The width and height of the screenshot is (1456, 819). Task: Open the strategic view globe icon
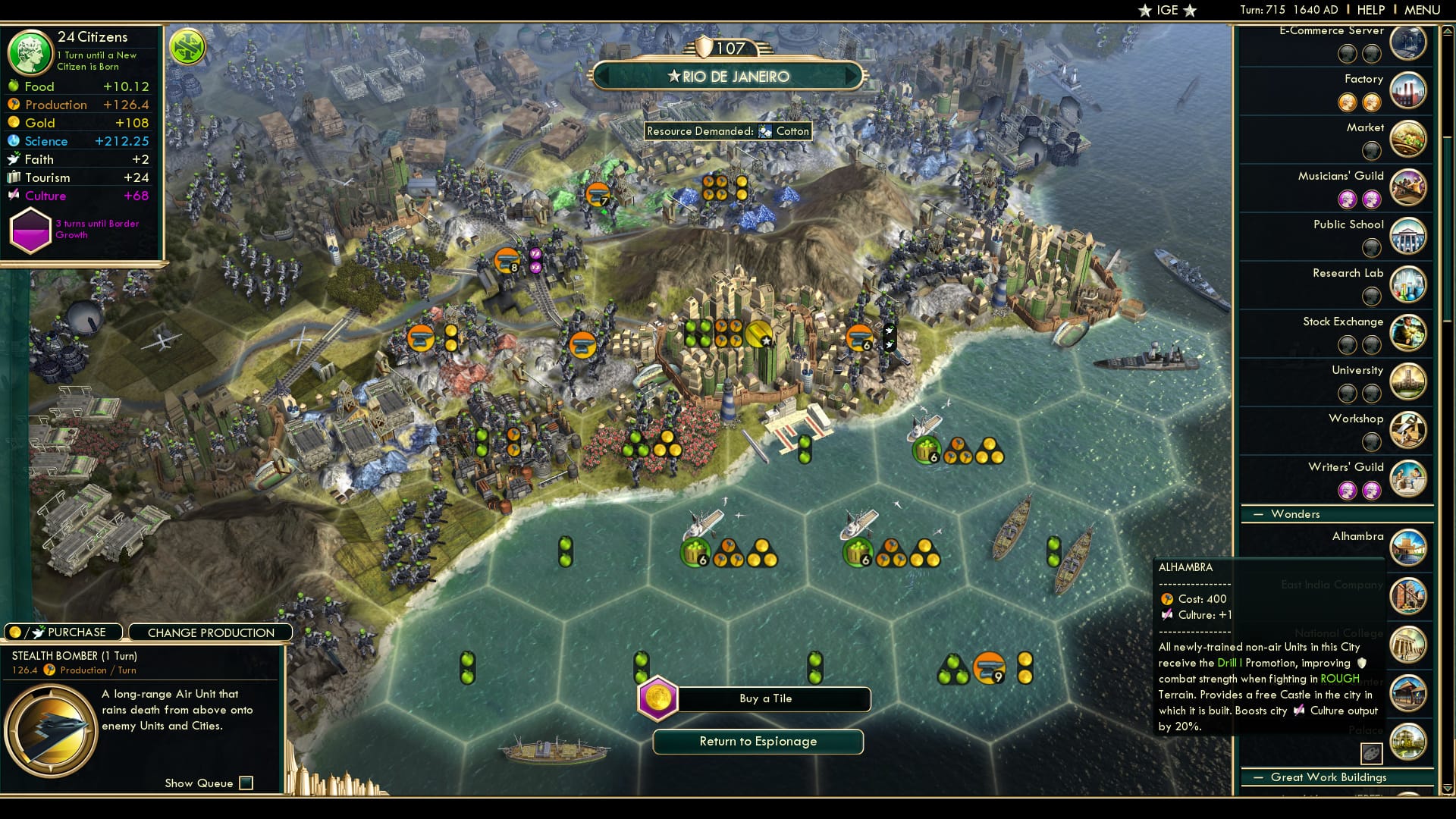click(x=187, y=46)
